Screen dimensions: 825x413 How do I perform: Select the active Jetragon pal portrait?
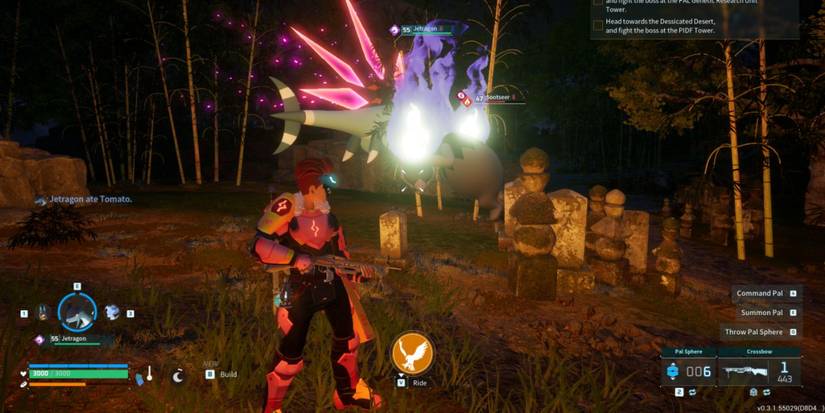(77, 312)
